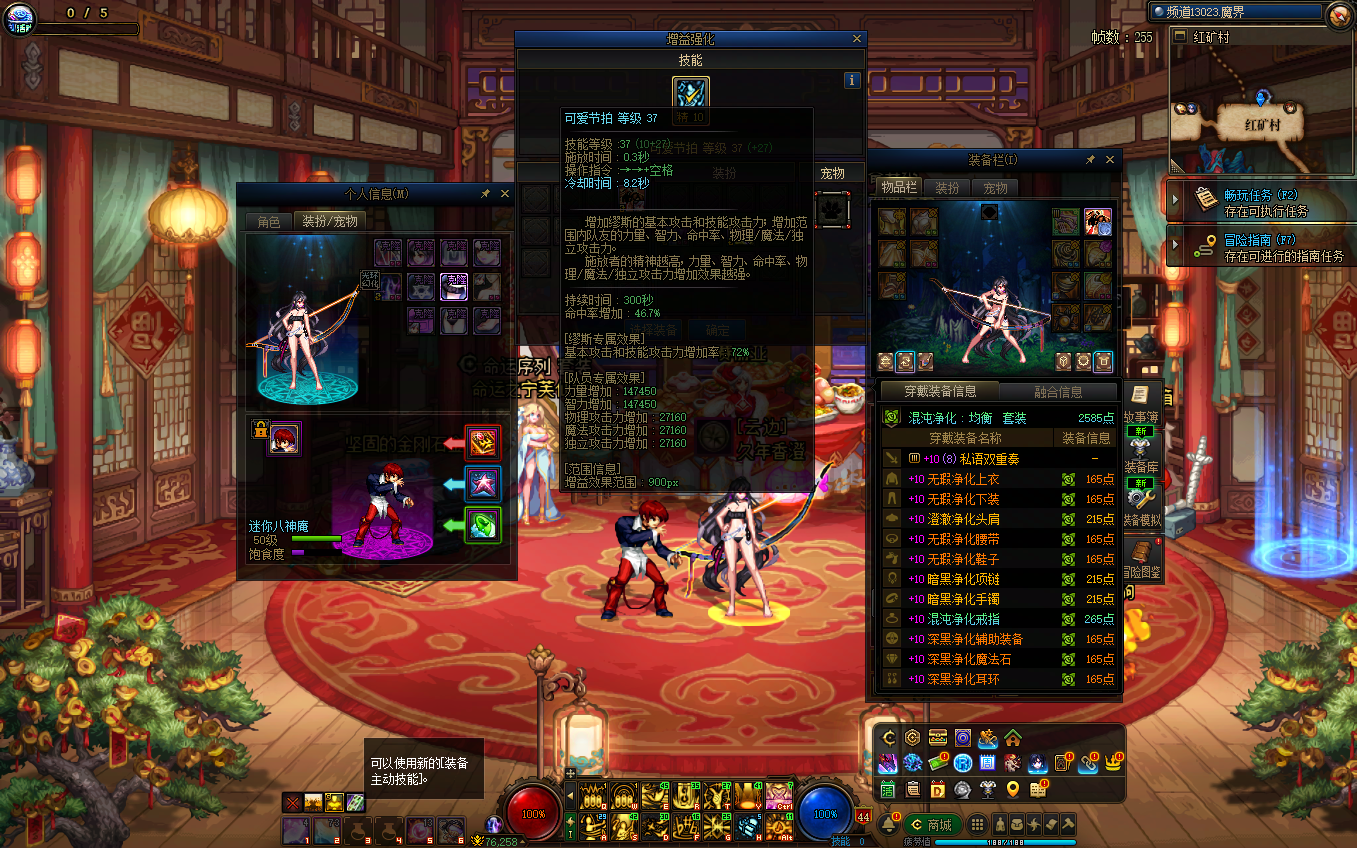Image resolution: width=1357 pixels, height=848 pixels.
Task: Open the 畅玩任务 quest tracker entry
Action: 1260,203
